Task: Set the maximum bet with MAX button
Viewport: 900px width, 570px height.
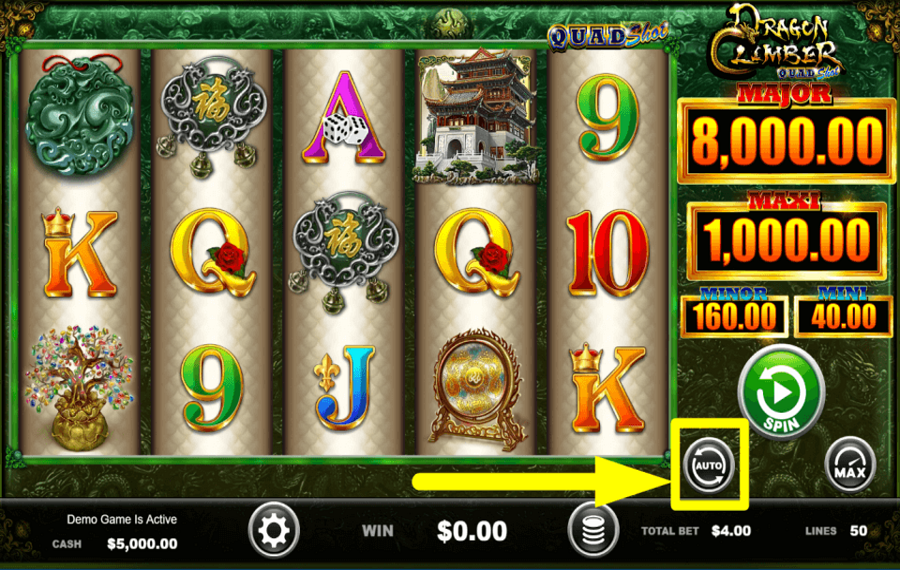Action: tap(850, 464)
